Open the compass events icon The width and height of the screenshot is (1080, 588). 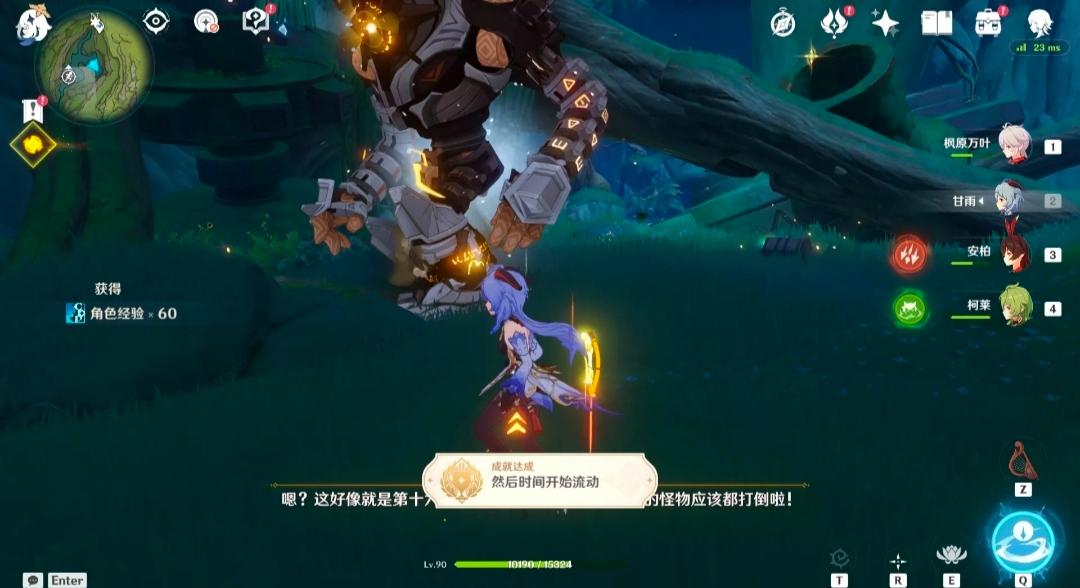(783, 23)
